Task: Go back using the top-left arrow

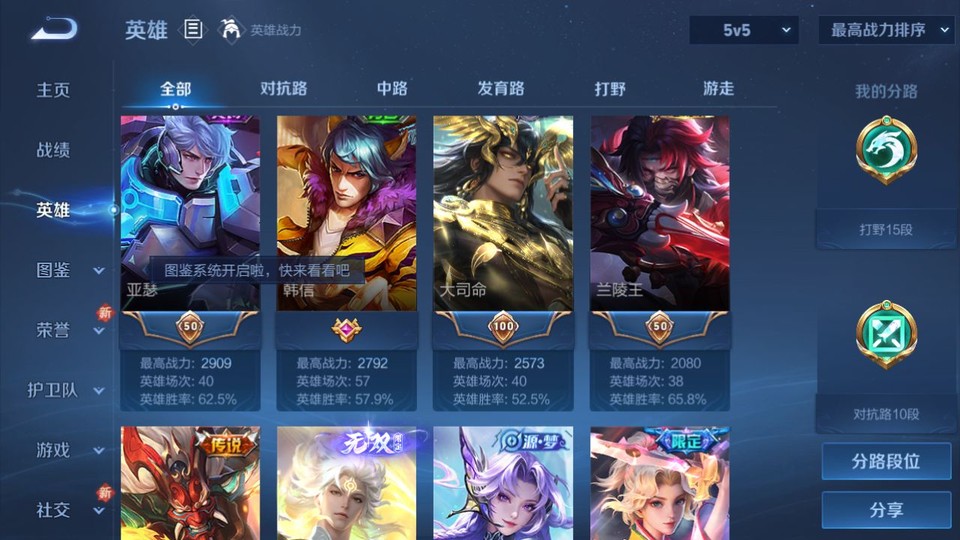Action: pyautogui.click(x=54, y=30)
